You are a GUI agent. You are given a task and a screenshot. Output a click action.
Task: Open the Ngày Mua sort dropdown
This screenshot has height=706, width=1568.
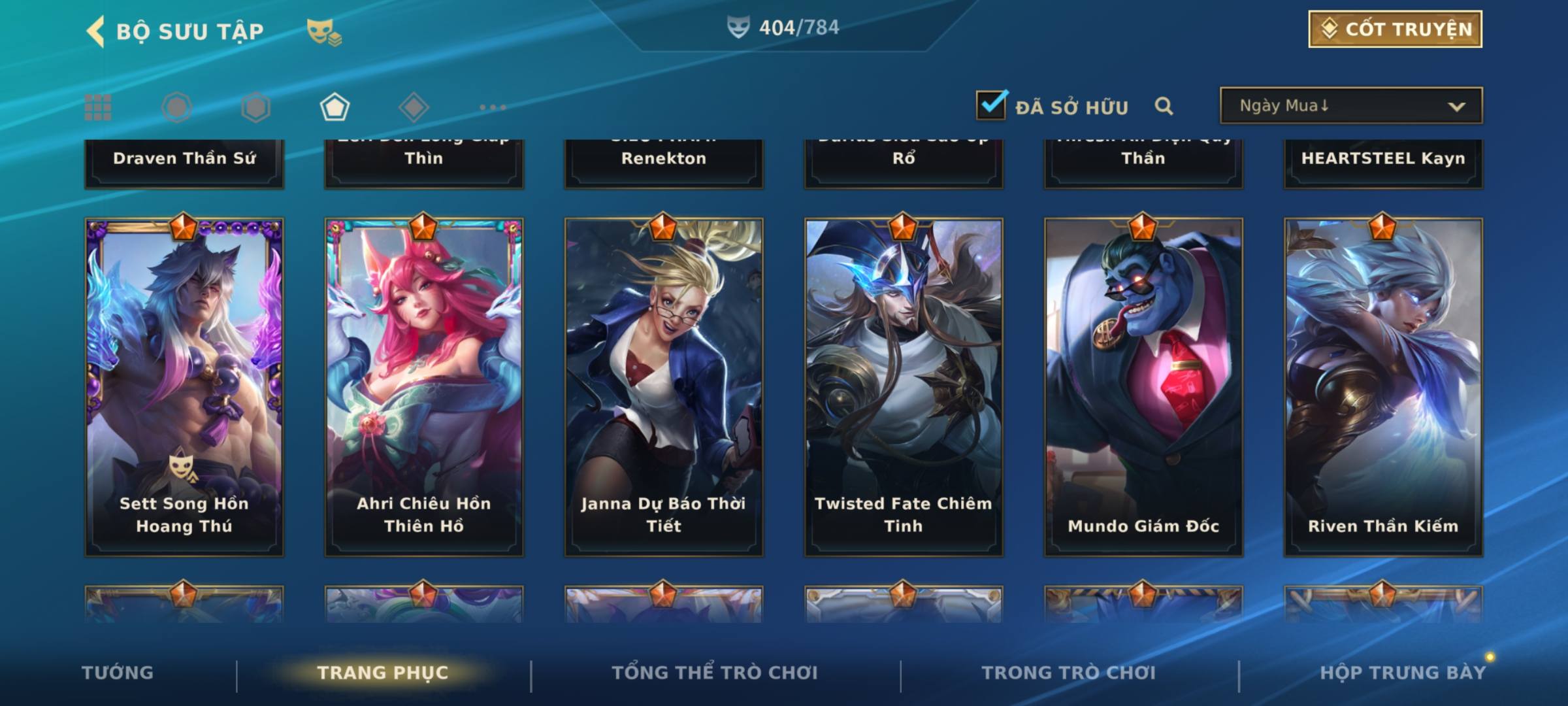click(x=1350, y=106)
